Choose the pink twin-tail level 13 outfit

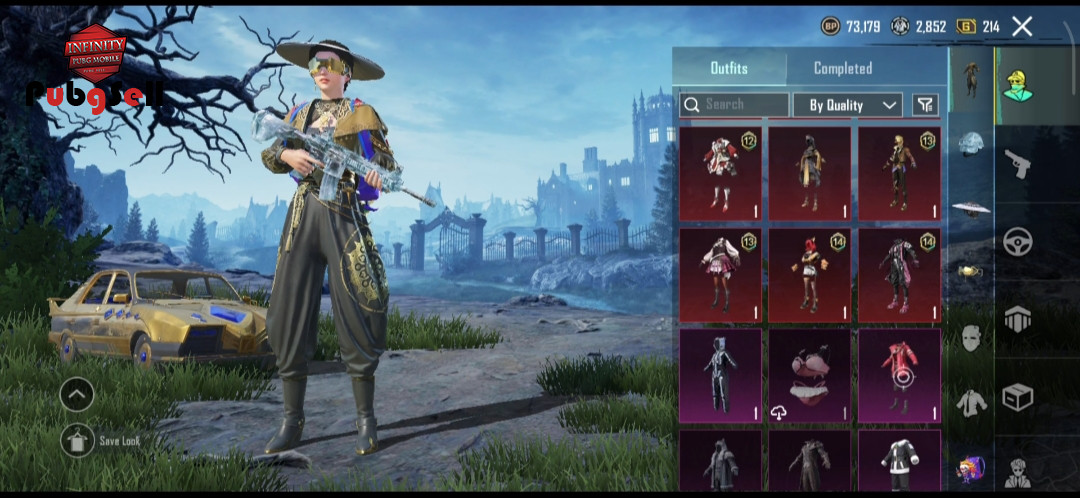pyautogui.click(x=720, y=275)
